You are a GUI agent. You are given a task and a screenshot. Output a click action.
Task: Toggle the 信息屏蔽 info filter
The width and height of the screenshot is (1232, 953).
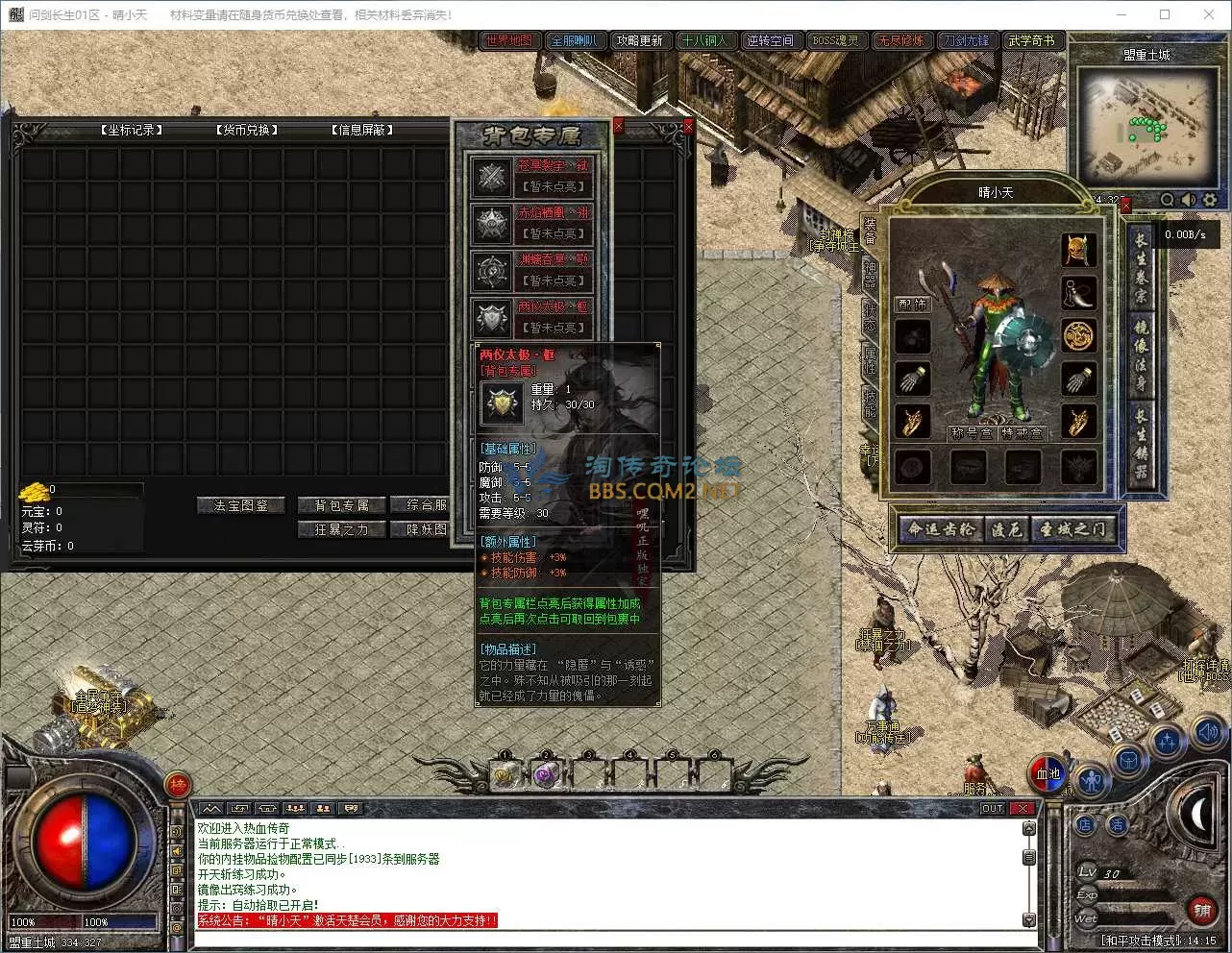pyautogui.click(x=362, y=130)
